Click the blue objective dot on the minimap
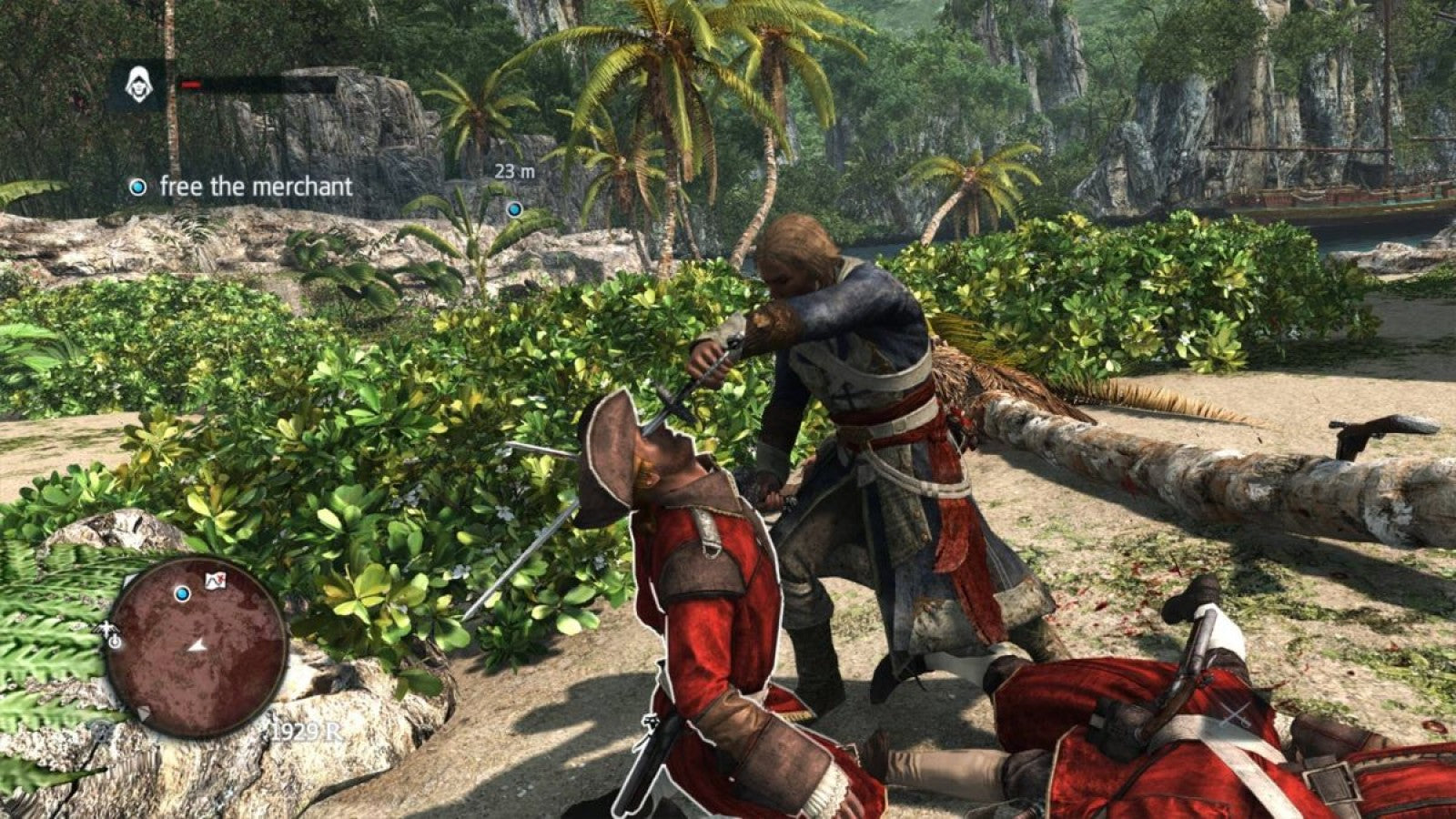Viewport: 1456px width, 819px height. point(183,593)
